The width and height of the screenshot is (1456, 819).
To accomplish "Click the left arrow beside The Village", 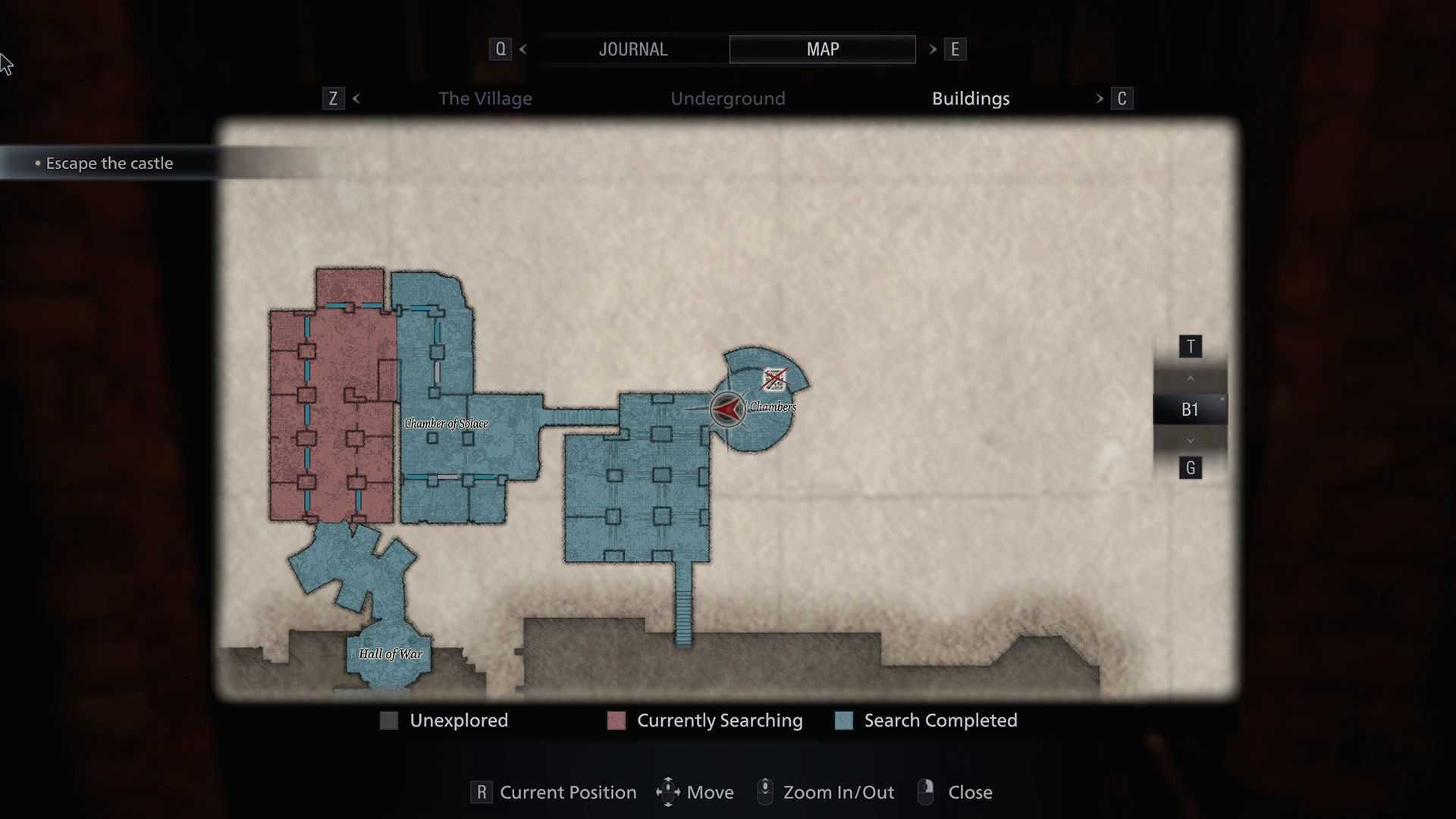I will [x=356, y=99].
